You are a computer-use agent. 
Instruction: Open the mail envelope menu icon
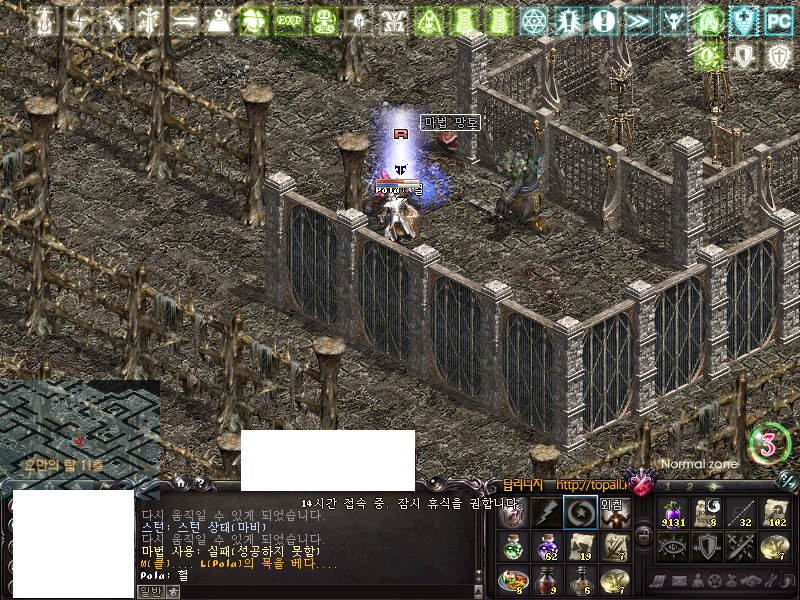[679, 581]
